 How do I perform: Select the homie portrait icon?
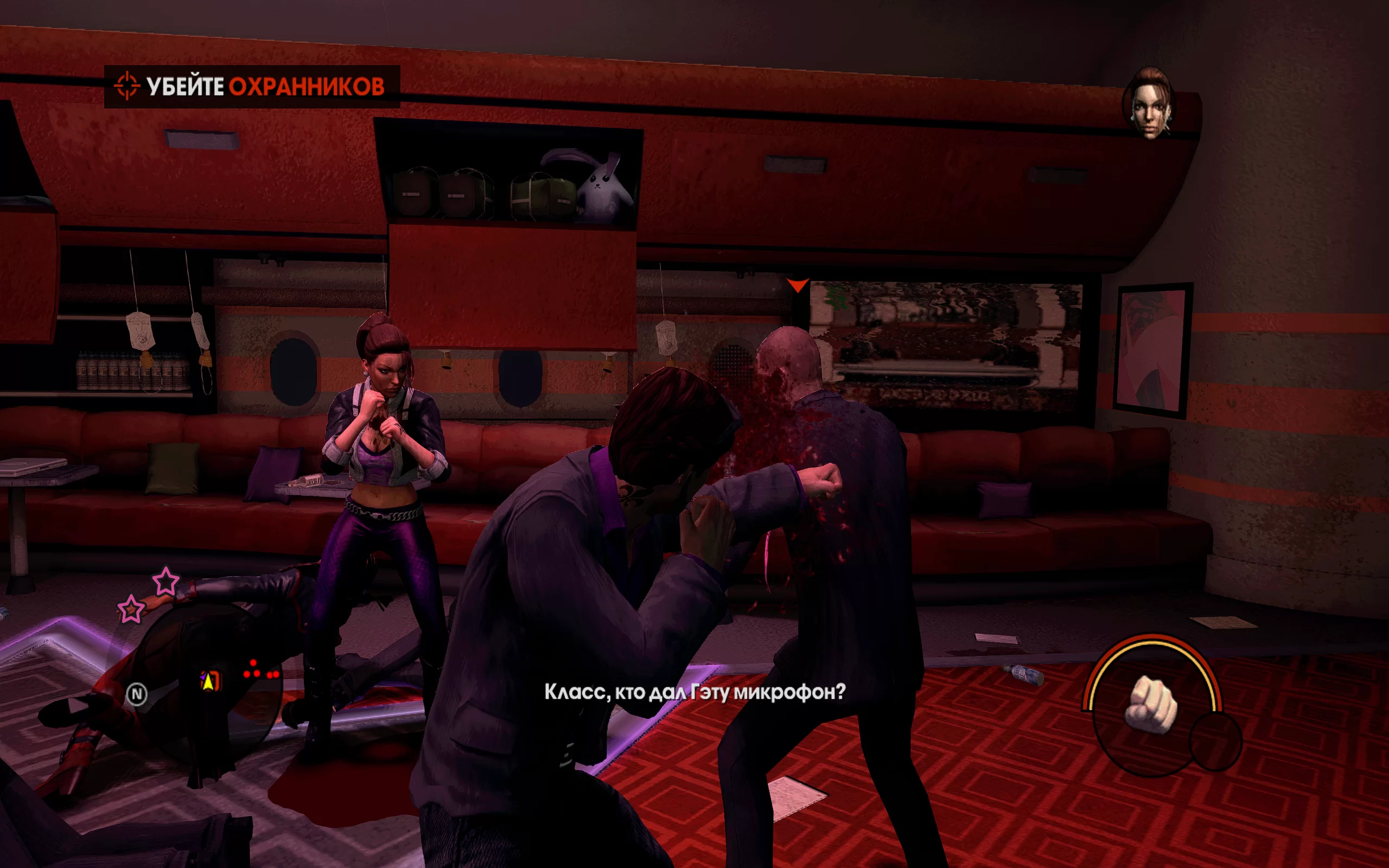(1149, 105)
